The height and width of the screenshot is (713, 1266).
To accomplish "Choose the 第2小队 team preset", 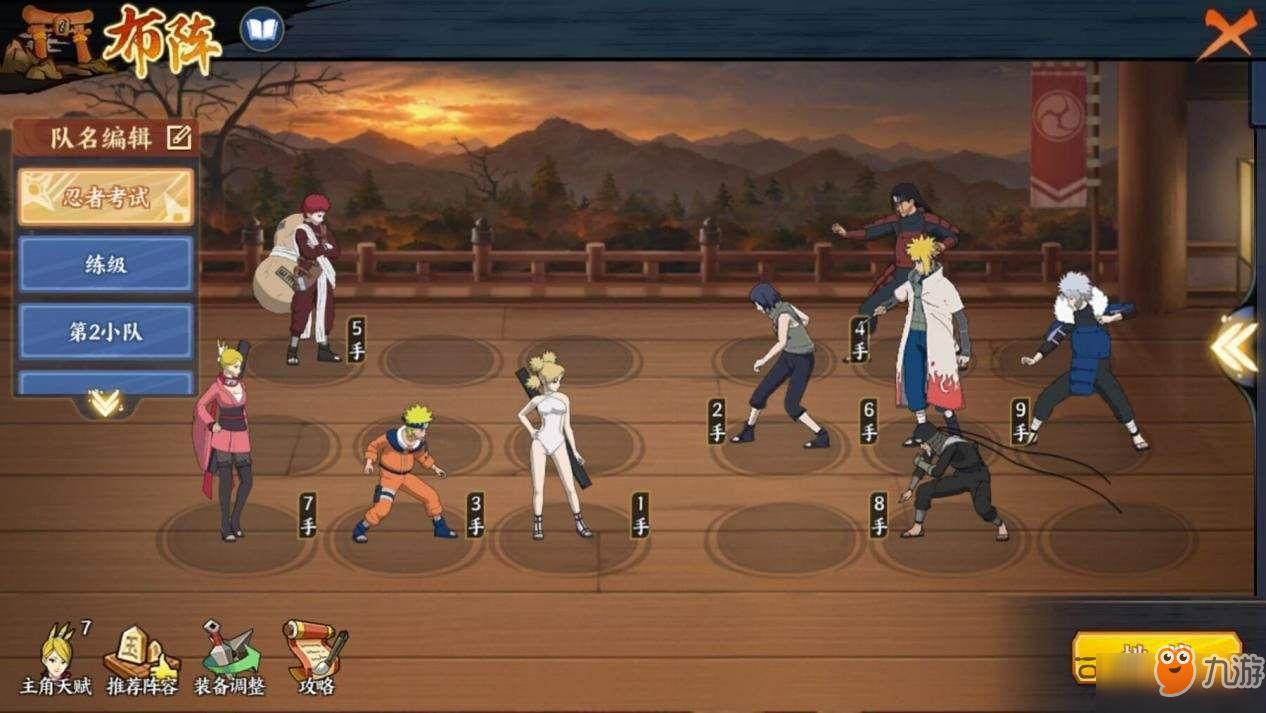I will tap(105, 331).
